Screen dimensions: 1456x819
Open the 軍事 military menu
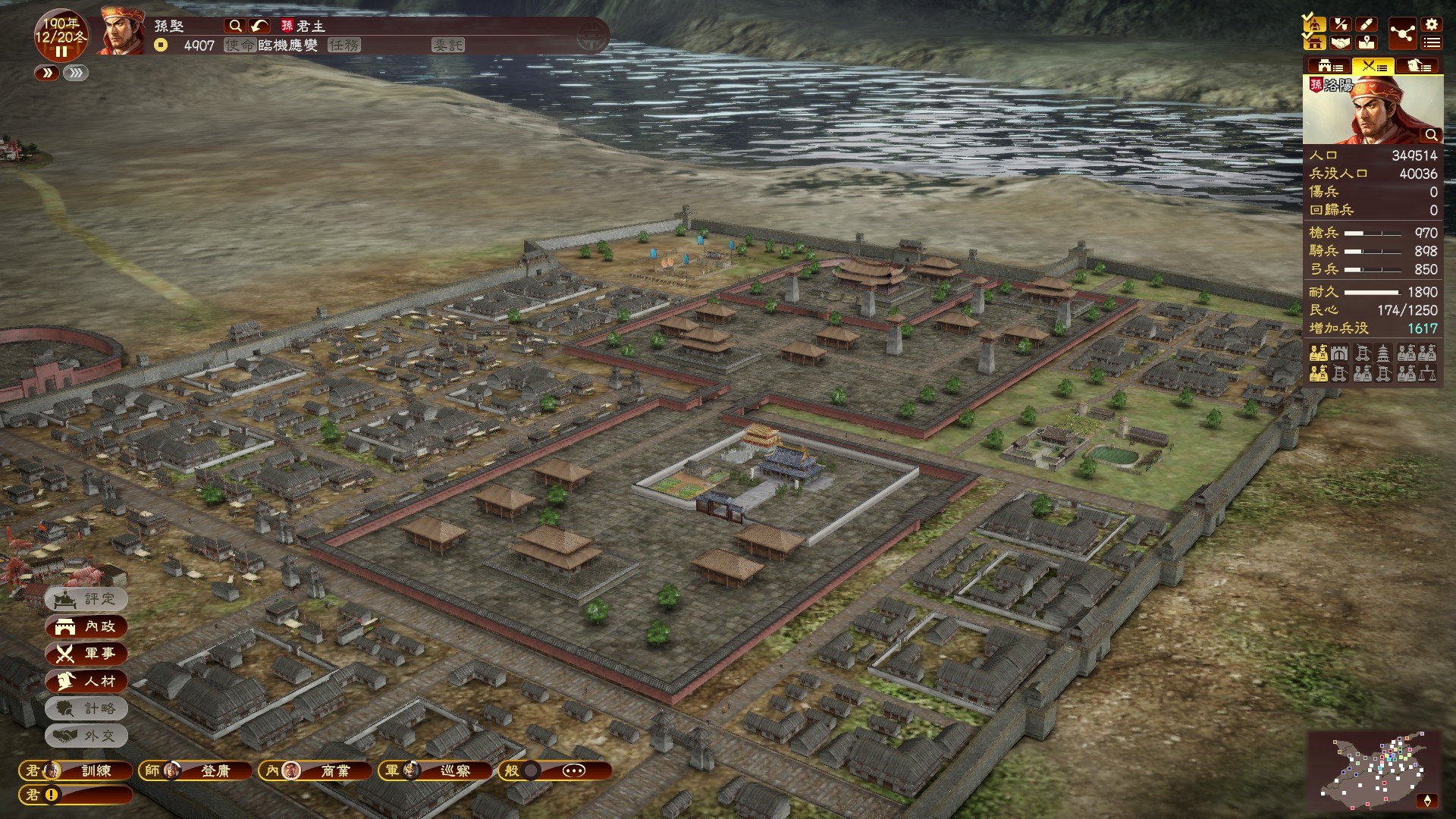tap(86, 654)
